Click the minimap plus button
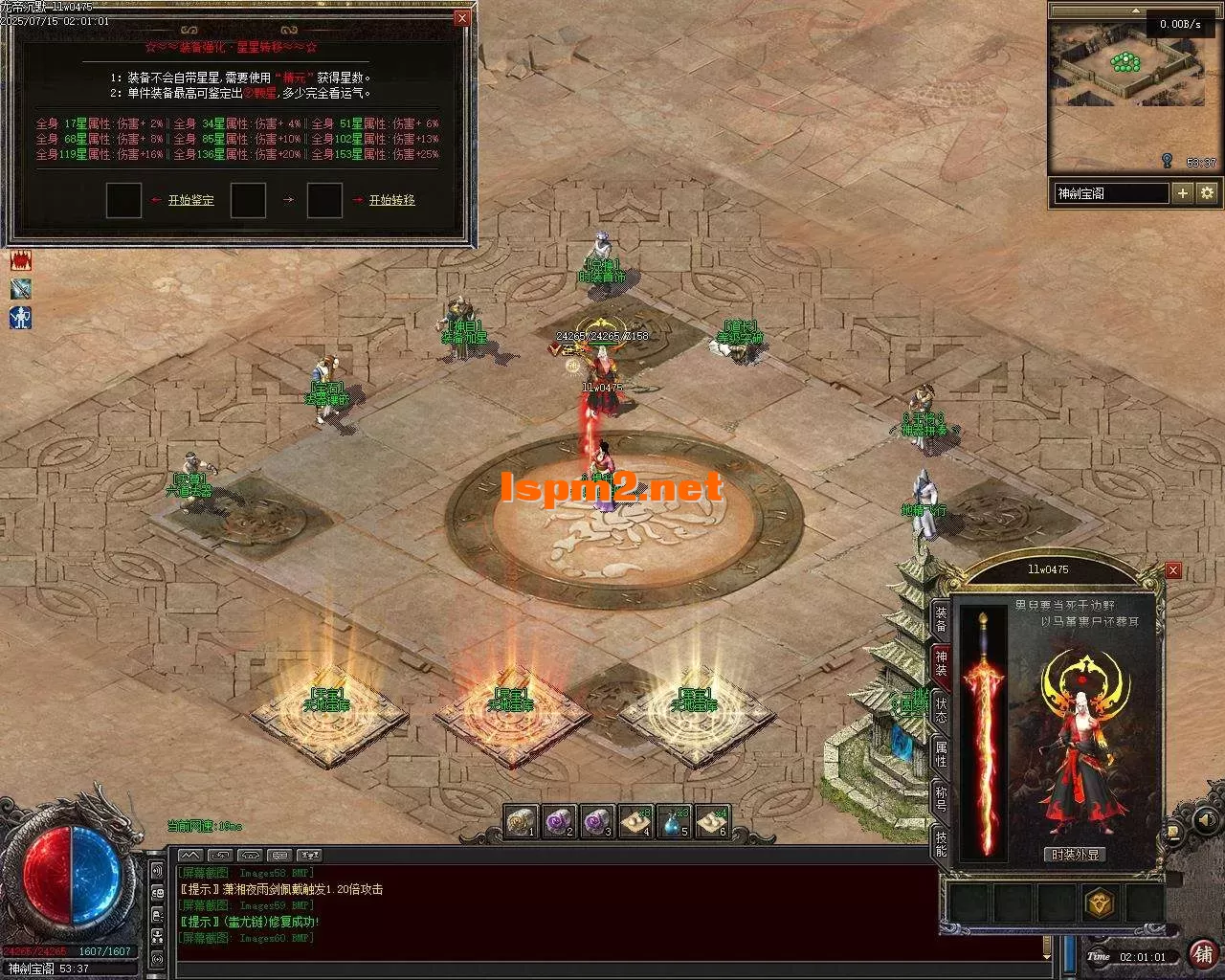This screenshot has height=980, width=1225. [x=1183, y=193]
